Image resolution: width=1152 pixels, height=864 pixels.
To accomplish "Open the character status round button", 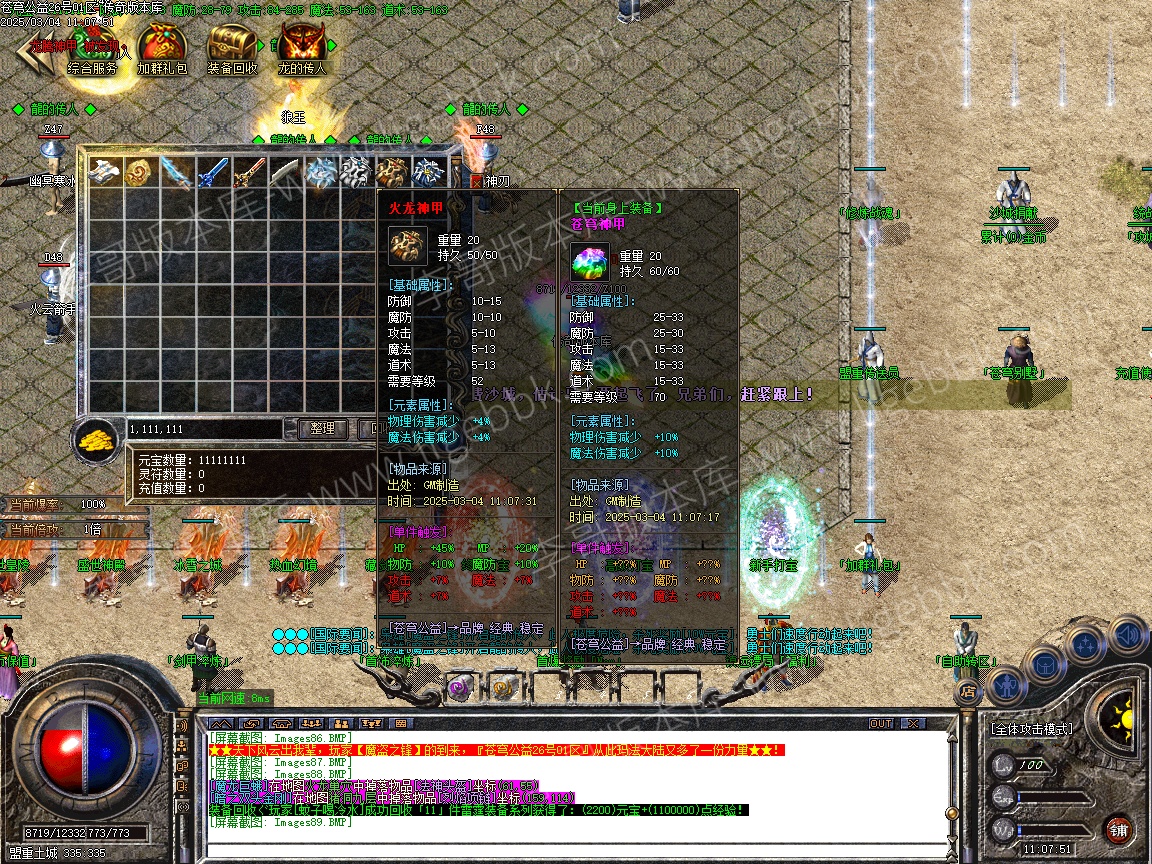I will pos(1004,685).
